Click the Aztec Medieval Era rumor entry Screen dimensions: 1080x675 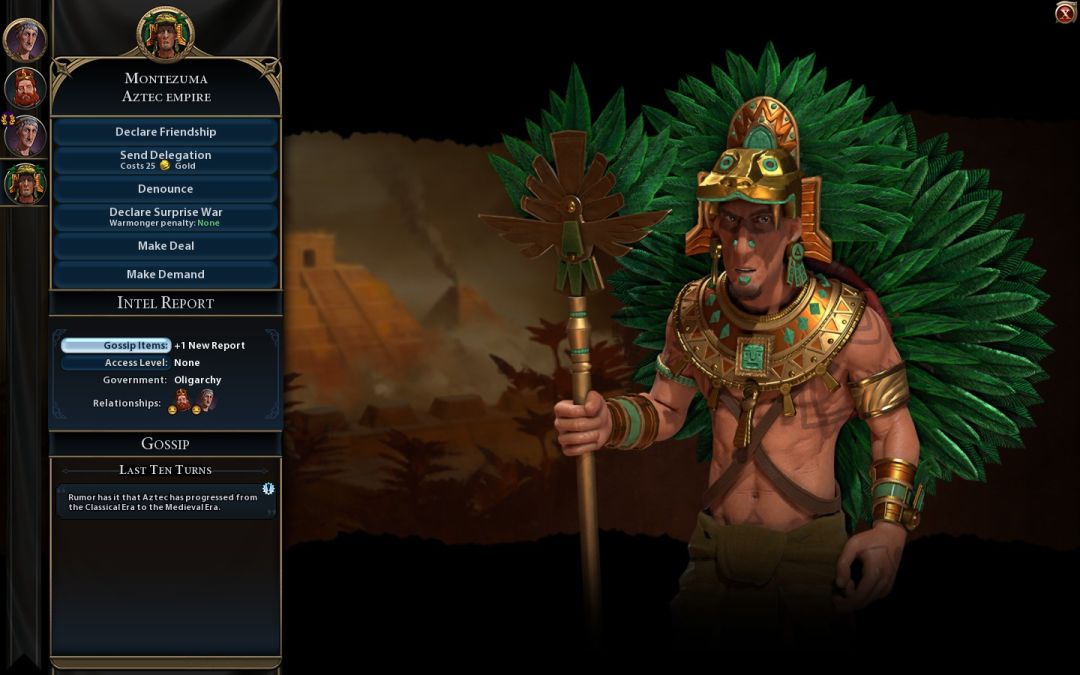[x=165, y=502]
